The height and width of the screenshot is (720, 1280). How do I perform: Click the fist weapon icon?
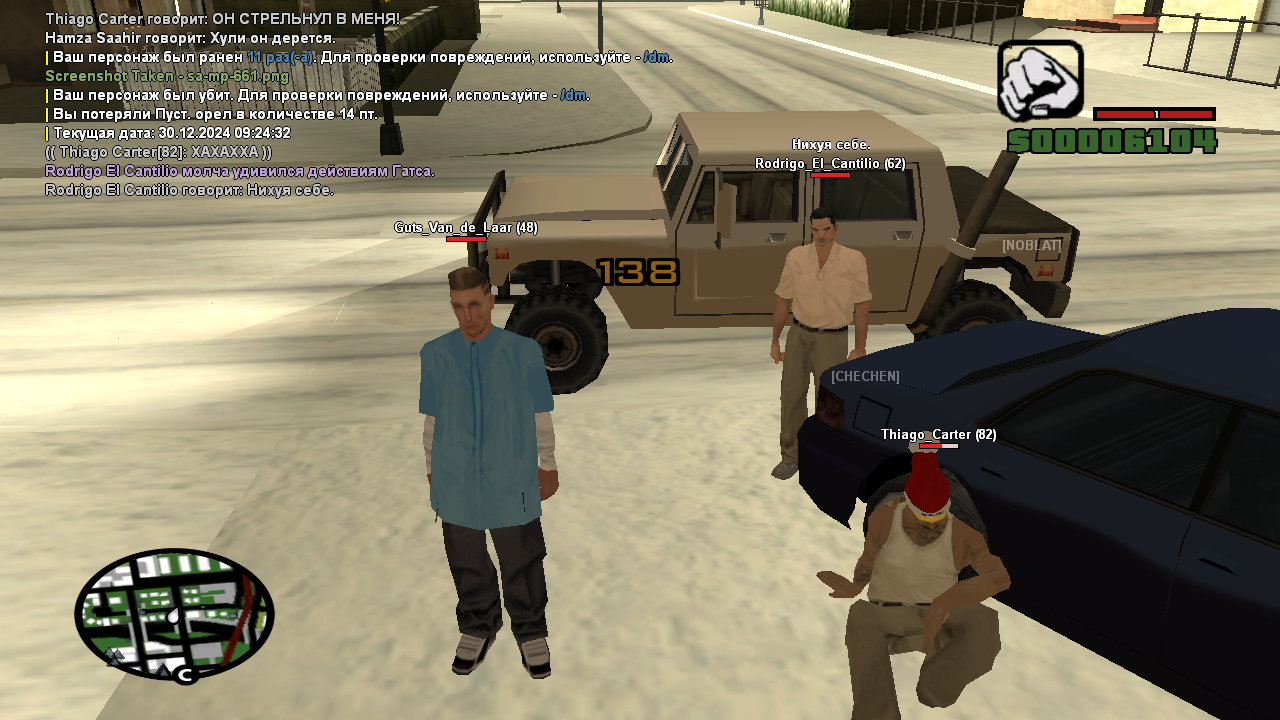(x=1040, y=80)
